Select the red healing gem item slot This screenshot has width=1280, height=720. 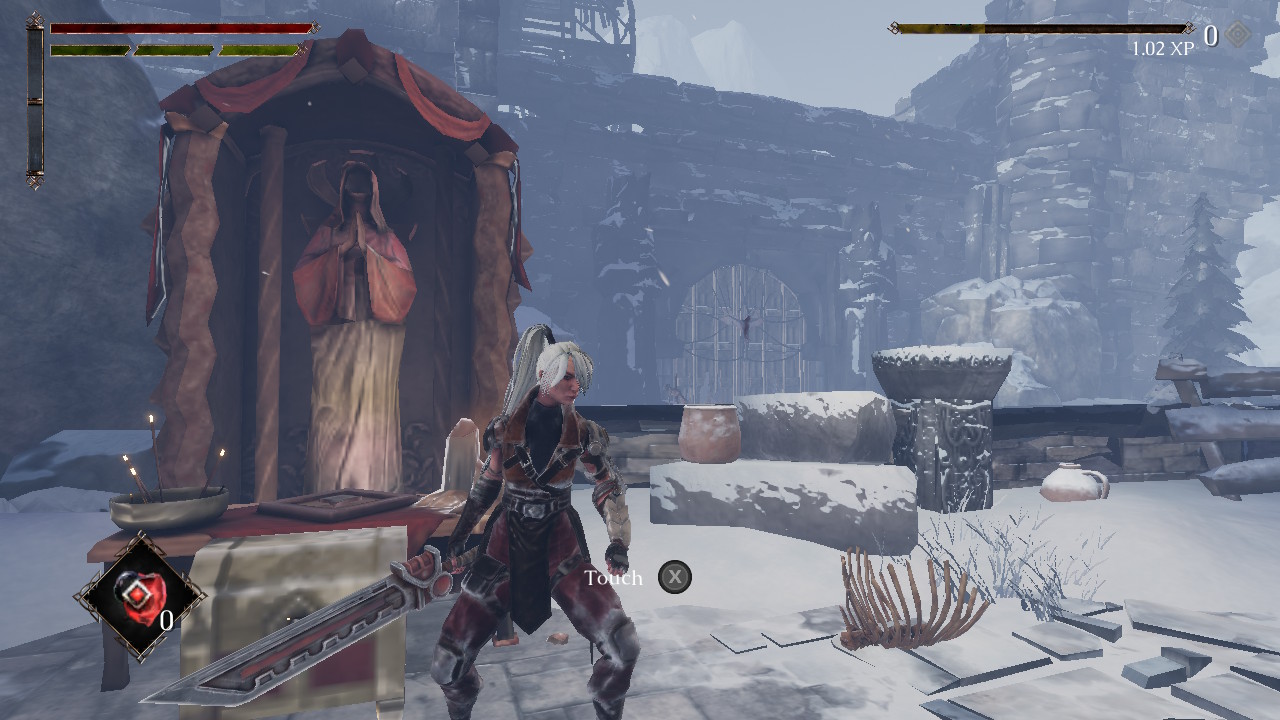click(x=138, y=597)
